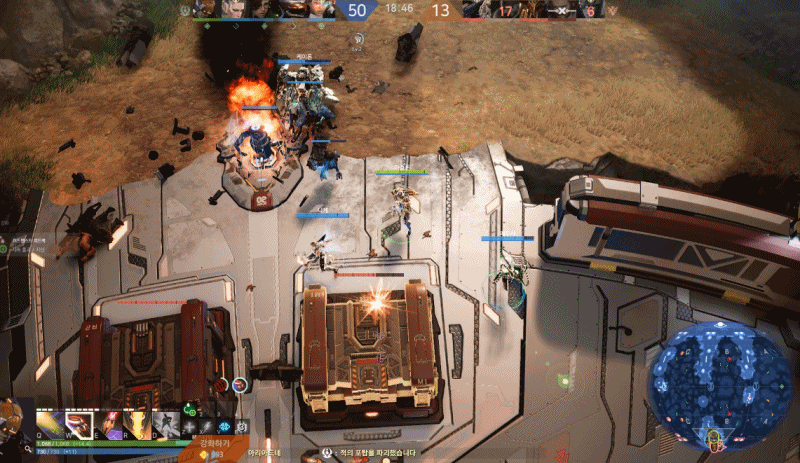Use the X item slot
This screenshot has height=463, width=800.
[207, 427]
